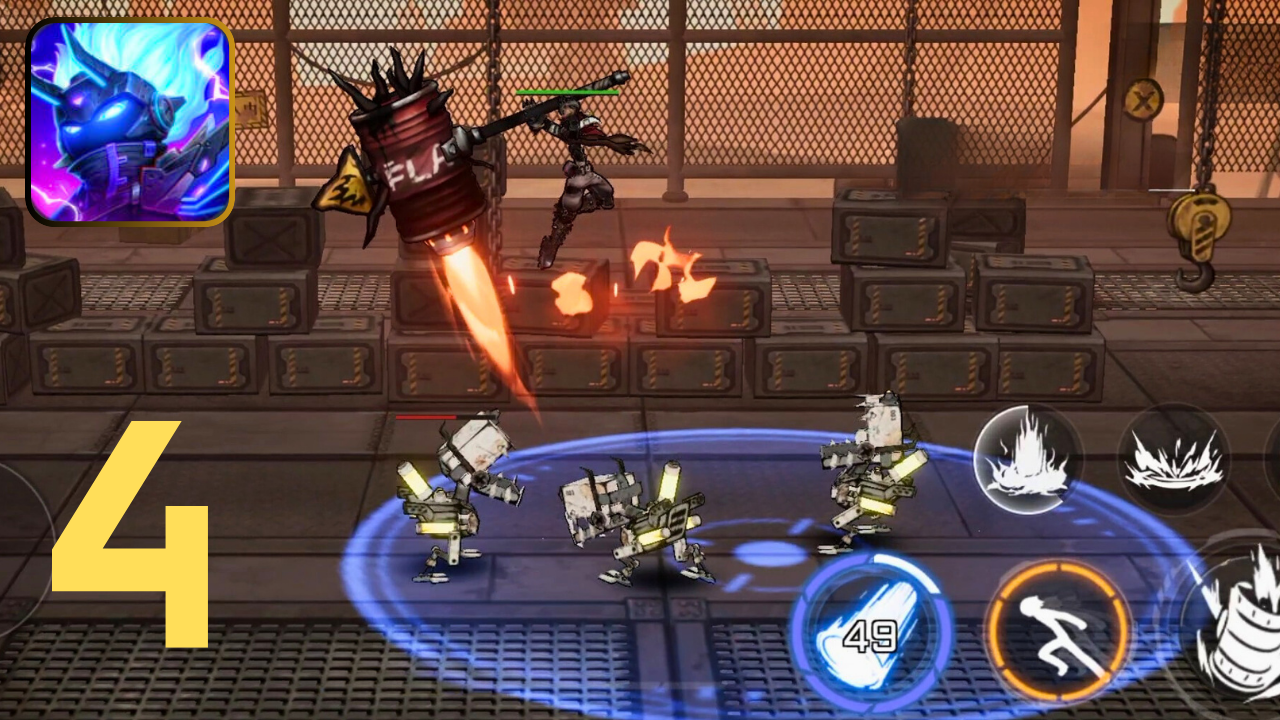Target the leftmost mech enemy

pos(455,500)
